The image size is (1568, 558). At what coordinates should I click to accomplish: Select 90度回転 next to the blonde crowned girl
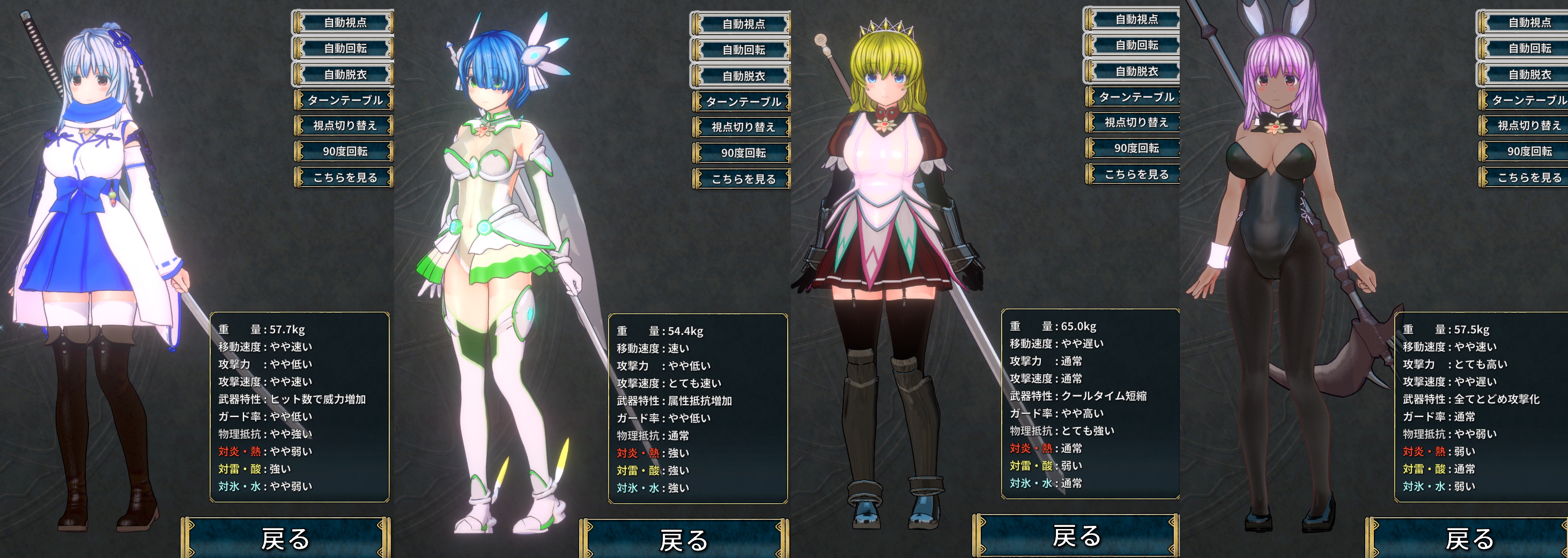click(1136, 148)
